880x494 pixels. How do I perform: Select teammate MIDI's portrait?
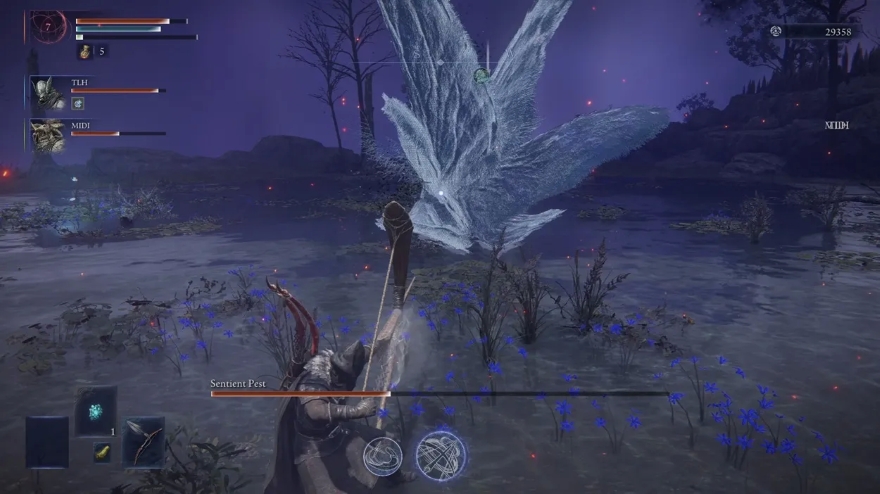(x=47, y=135)
